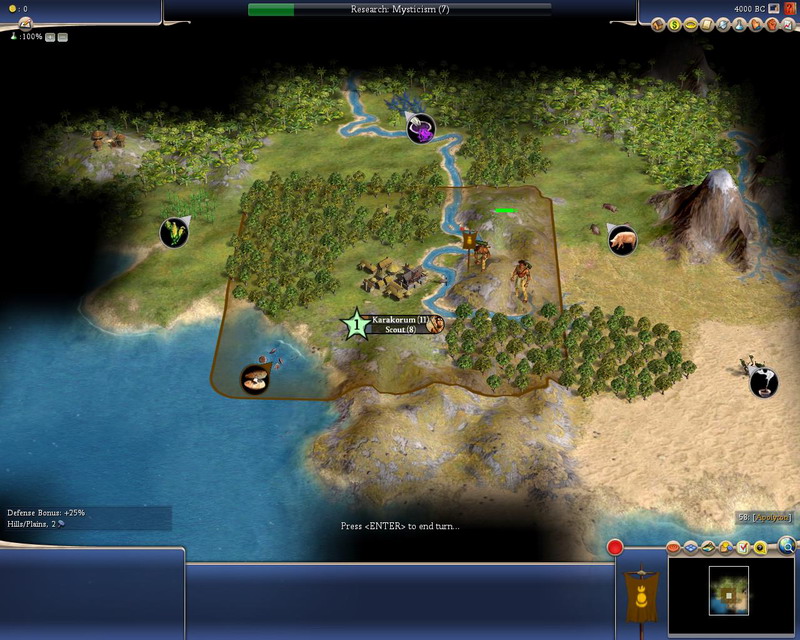Toggle the resource display icon

tap(726, 548)
